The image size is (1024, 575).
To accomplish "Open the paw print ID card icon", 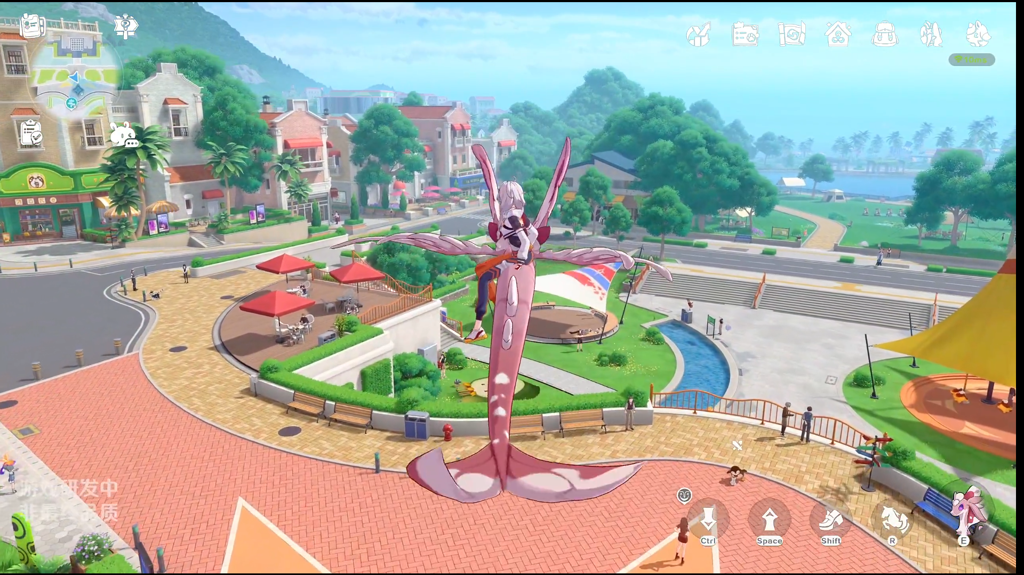I will tap(745, 35).
